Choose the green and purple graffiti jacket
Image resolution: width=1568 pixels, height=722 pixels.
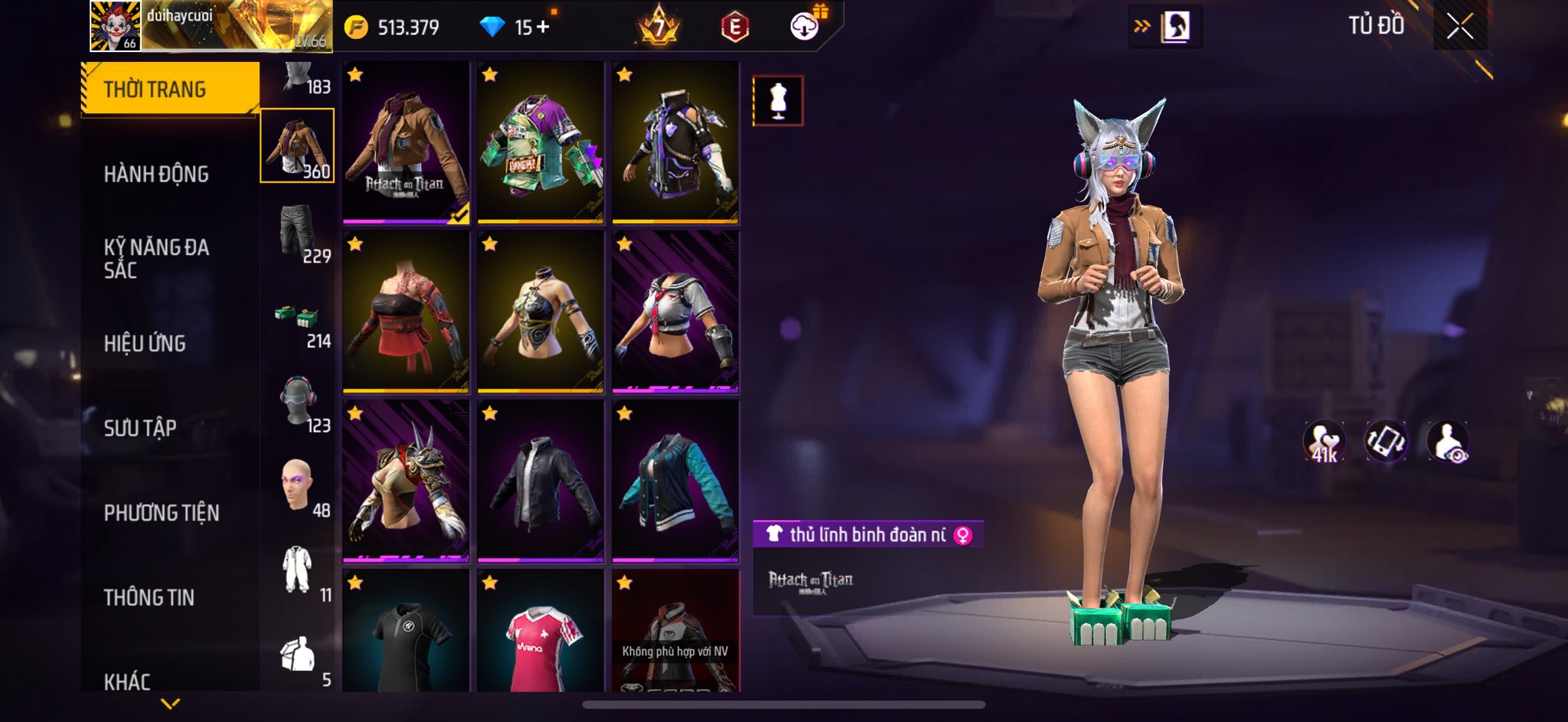[x=541, y=142]
